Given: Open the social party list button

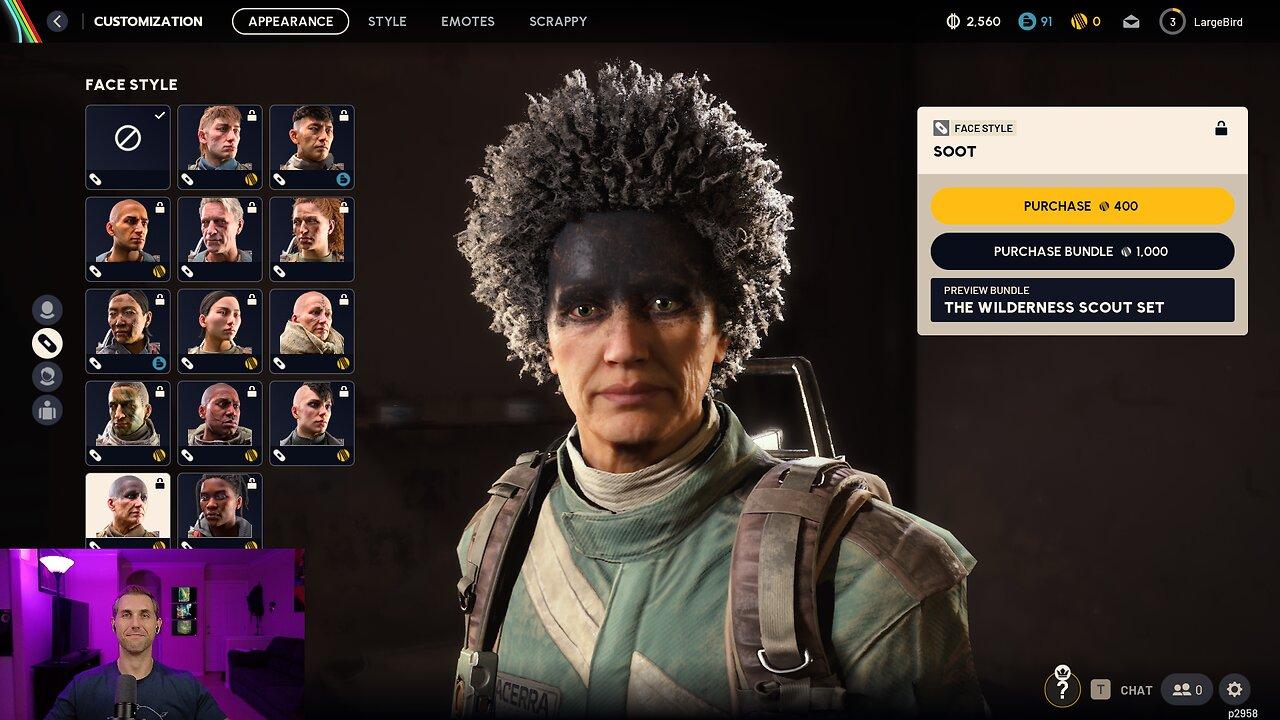Looking at the screenshot, I should point(1187,689).
